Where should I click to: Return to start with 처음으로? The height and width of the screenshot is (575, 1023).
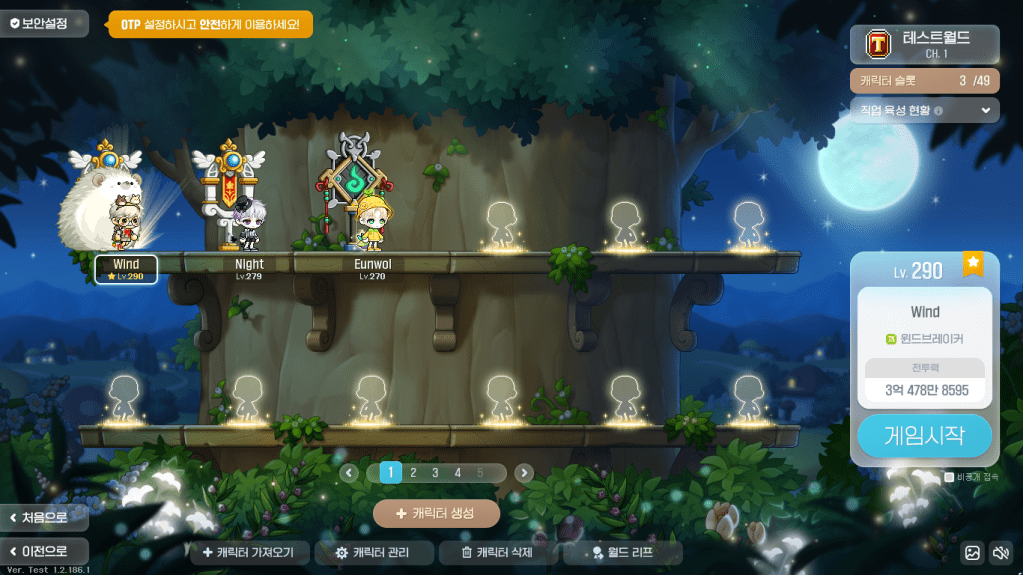[x=44, y=518]
